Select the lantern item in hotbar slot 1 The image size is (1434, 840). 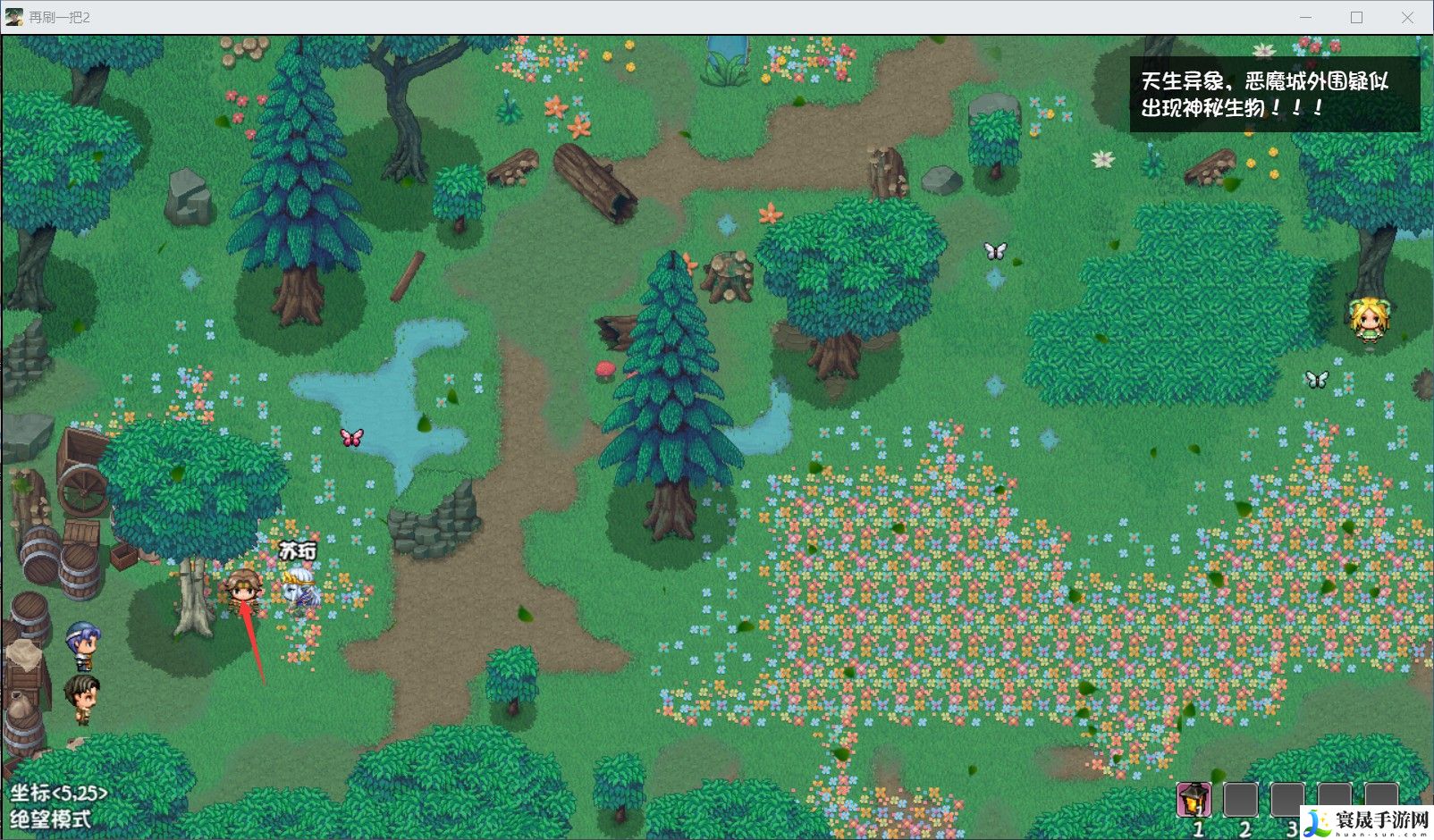tap(1194, 799)
